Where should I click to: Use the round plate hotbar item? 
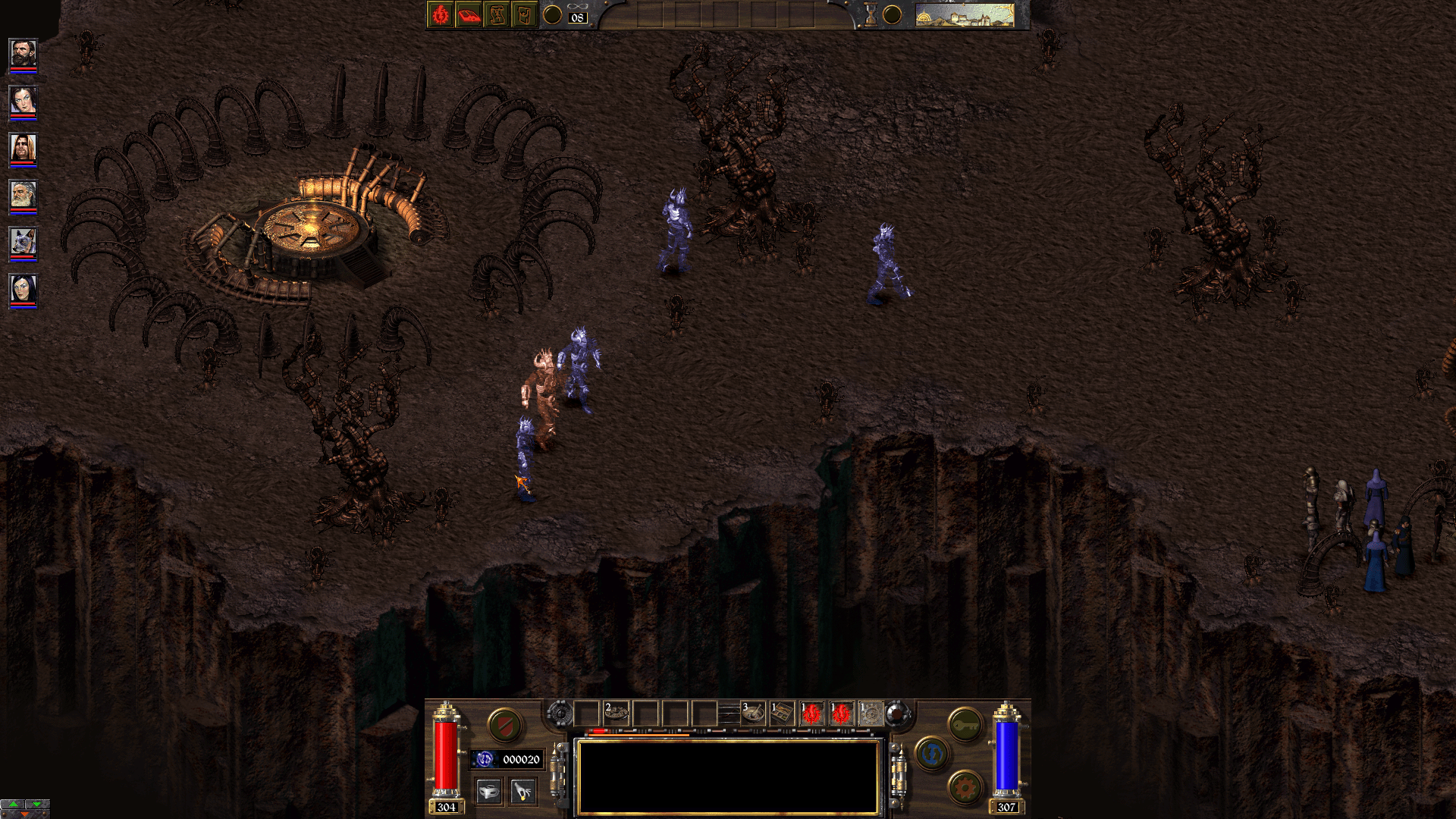616,714
